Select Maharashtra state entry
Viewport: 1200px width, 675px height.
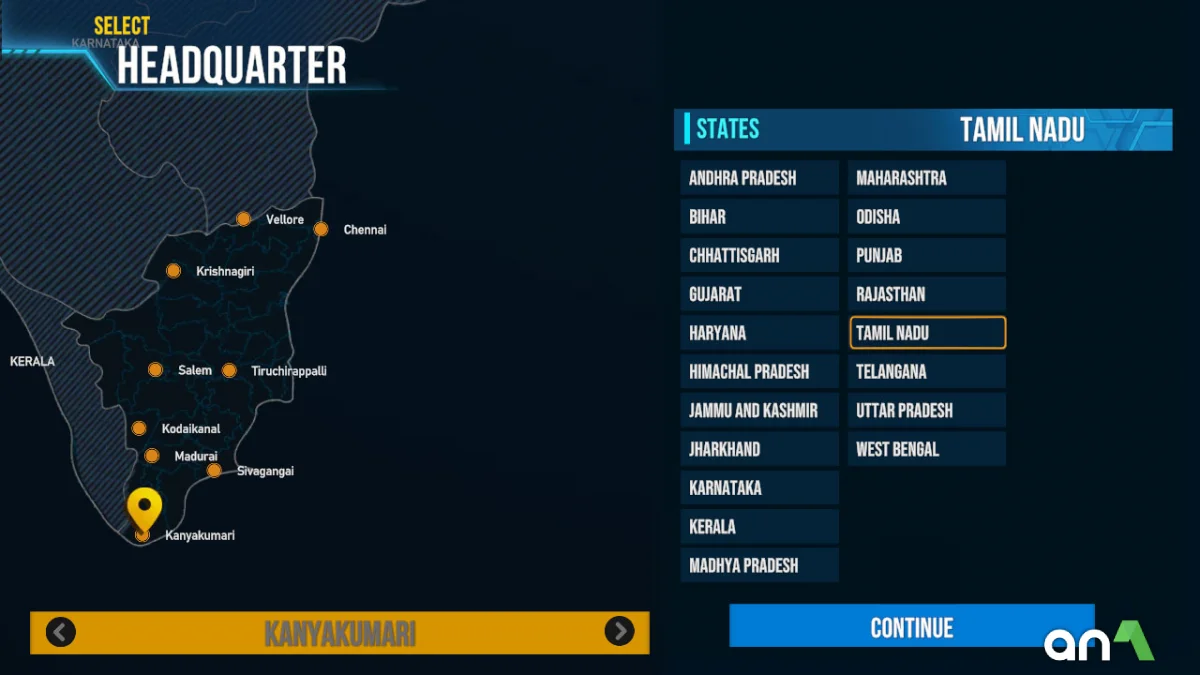[926, 178]
